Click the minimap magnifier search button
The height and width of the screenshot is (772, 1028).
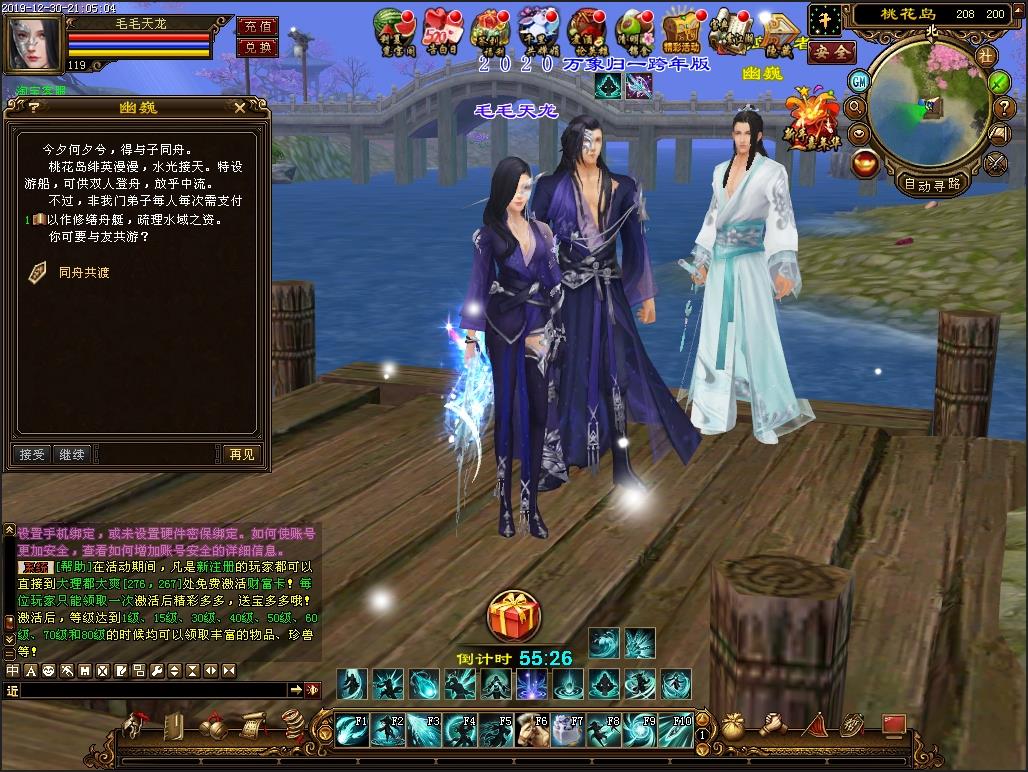click(x=856, y=107)
